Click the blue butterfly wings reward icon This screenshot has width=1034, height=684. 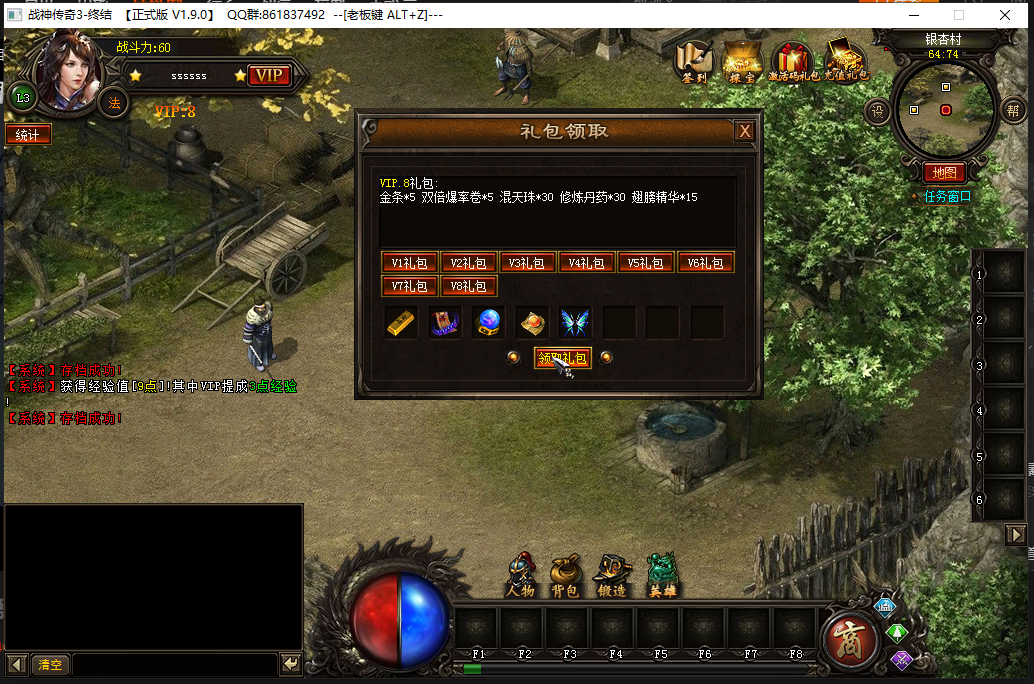(x=574, y=322)
